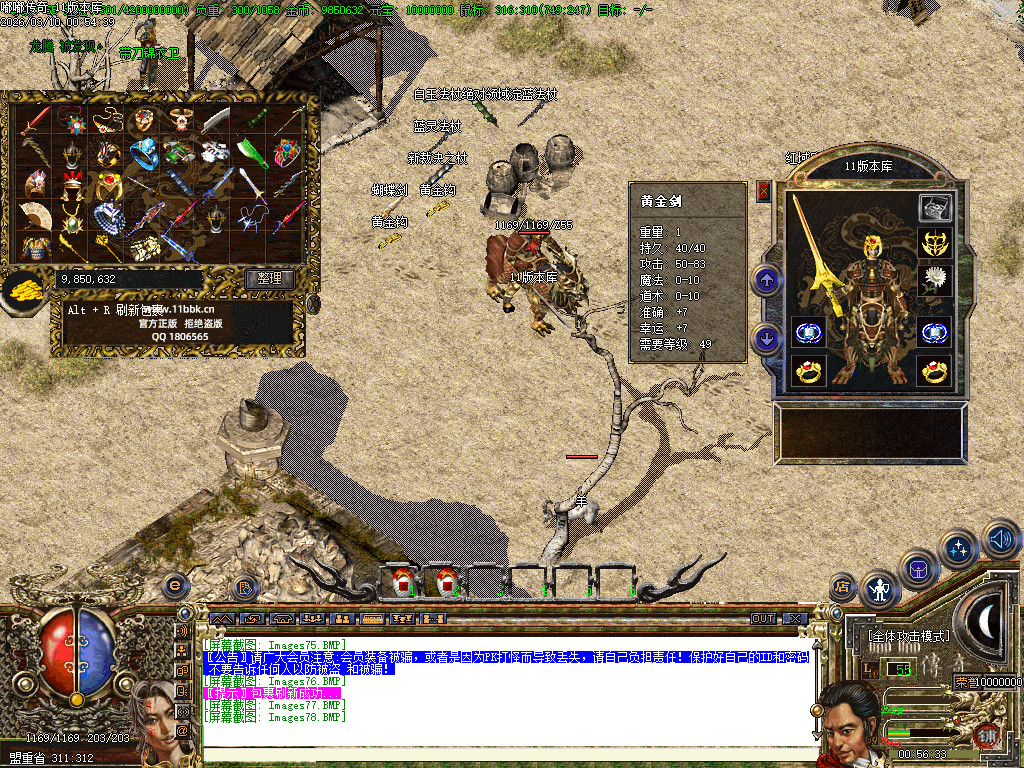Select the white flower equipment slot
Screen dimensions: 1024x768
click(935, 278)
